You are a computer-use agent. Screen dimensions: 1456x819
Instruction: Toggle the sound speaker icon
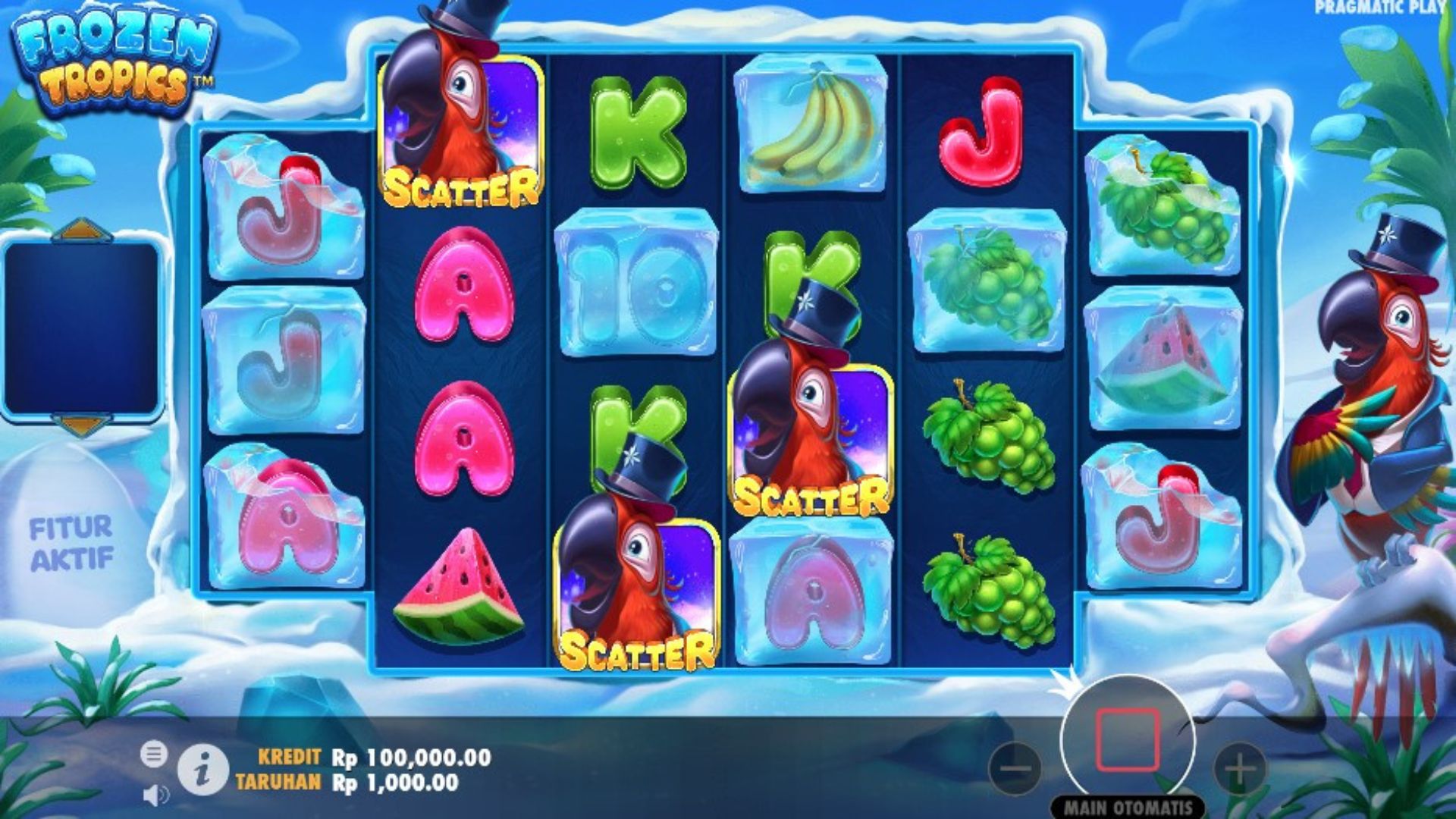[x=155, y=794]
